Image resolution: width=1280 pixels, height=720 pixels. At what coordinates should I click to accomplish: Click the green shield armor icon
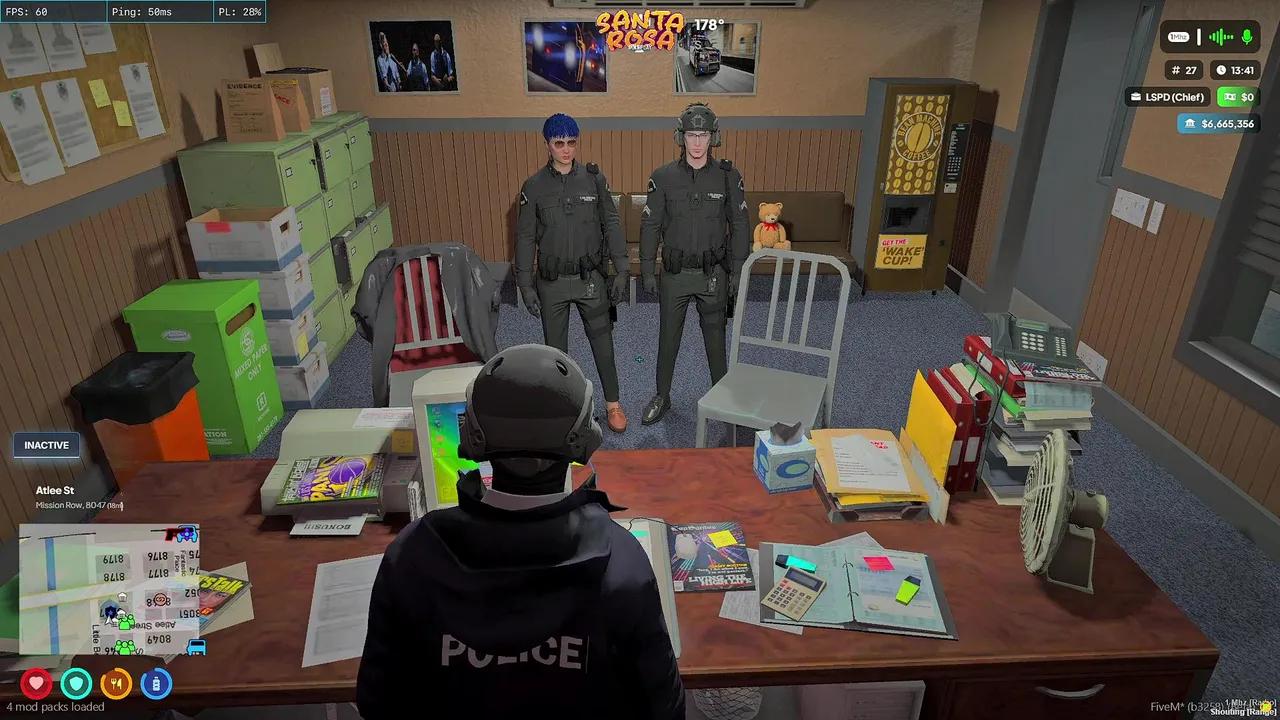coord(76,682)
